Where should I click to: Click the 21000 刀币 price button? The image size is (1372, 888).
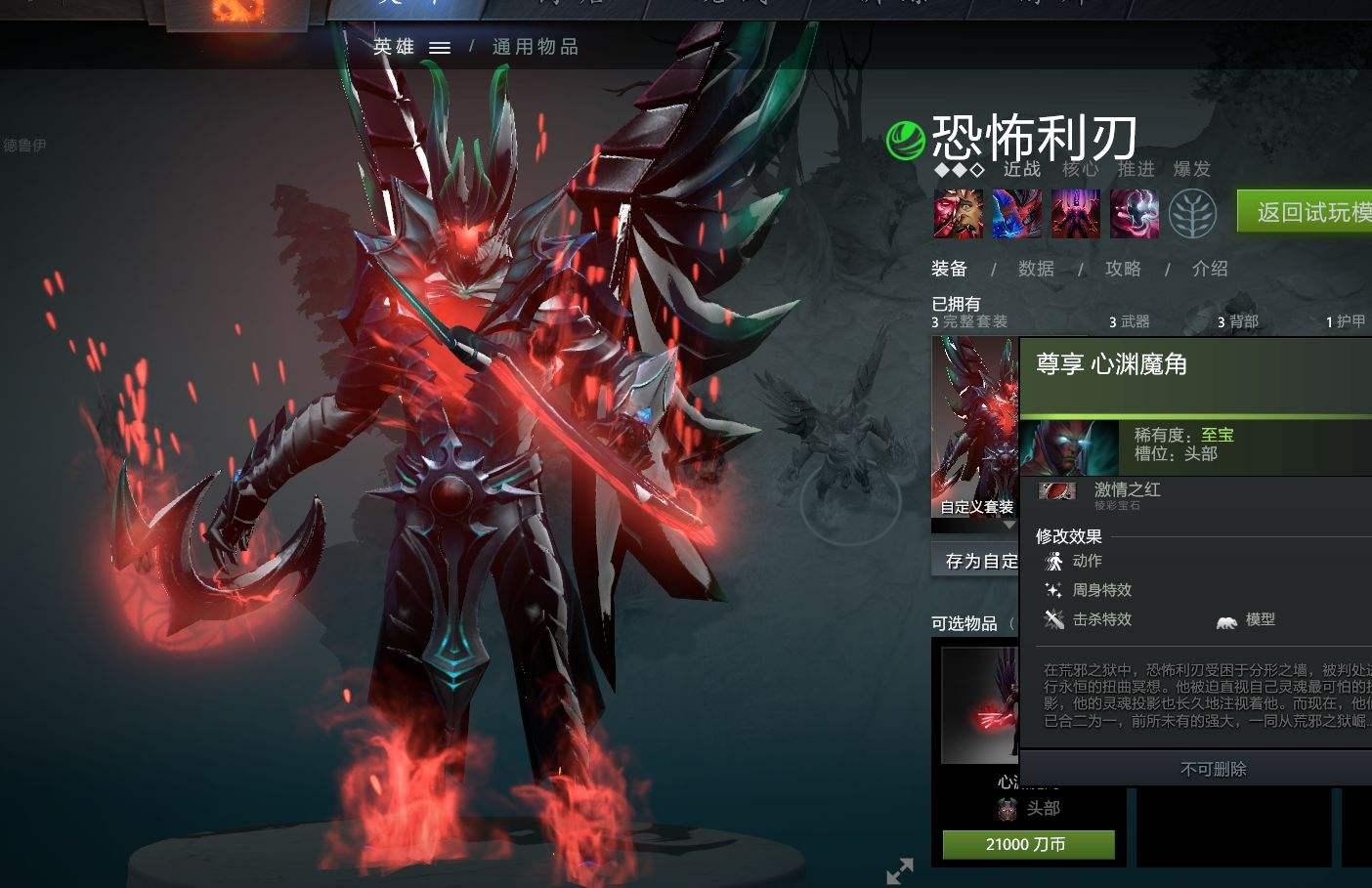click(x=1027, y=844)
